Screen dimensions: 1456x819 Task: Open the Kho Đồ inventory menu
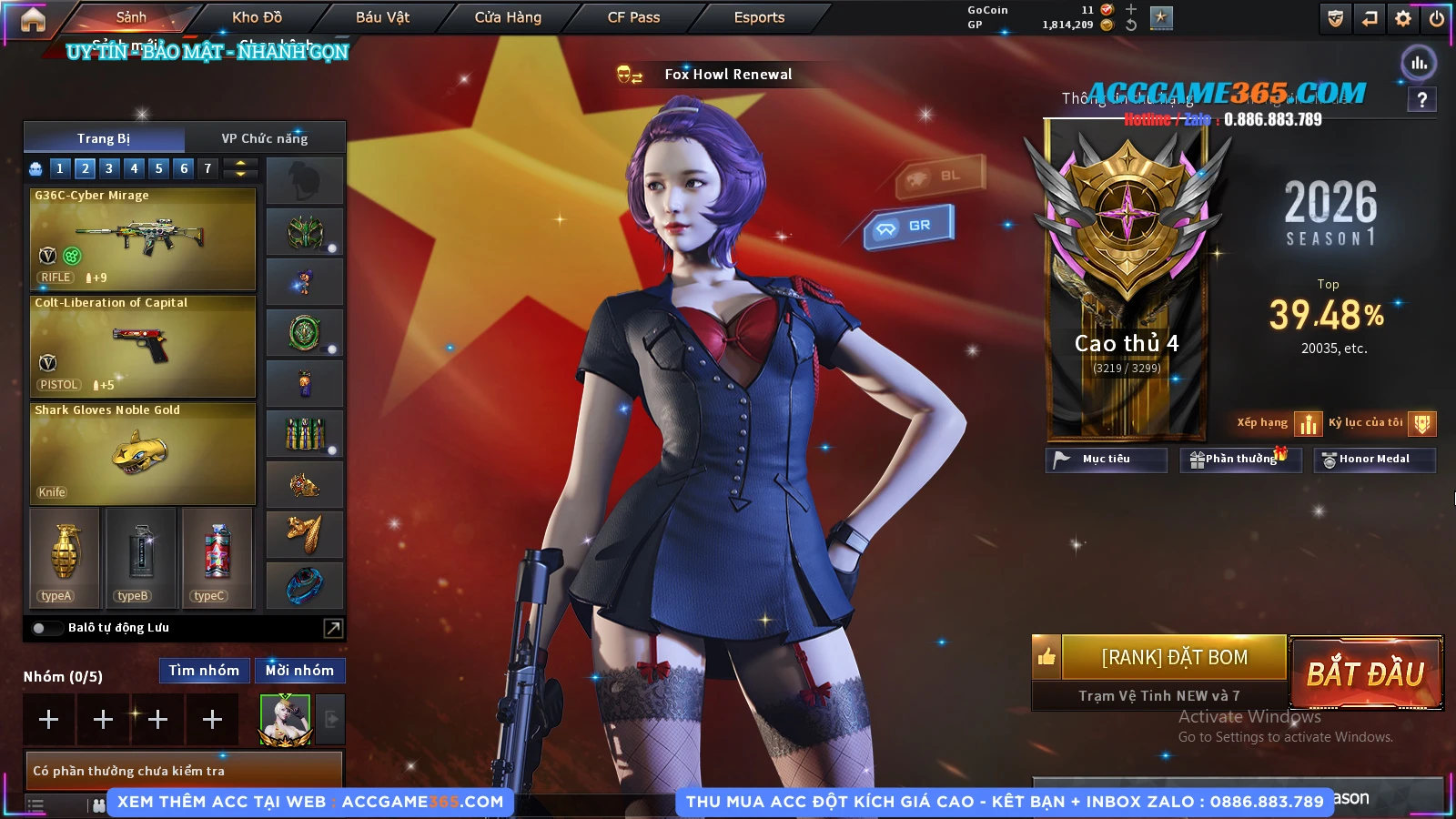tap(257, 17)
